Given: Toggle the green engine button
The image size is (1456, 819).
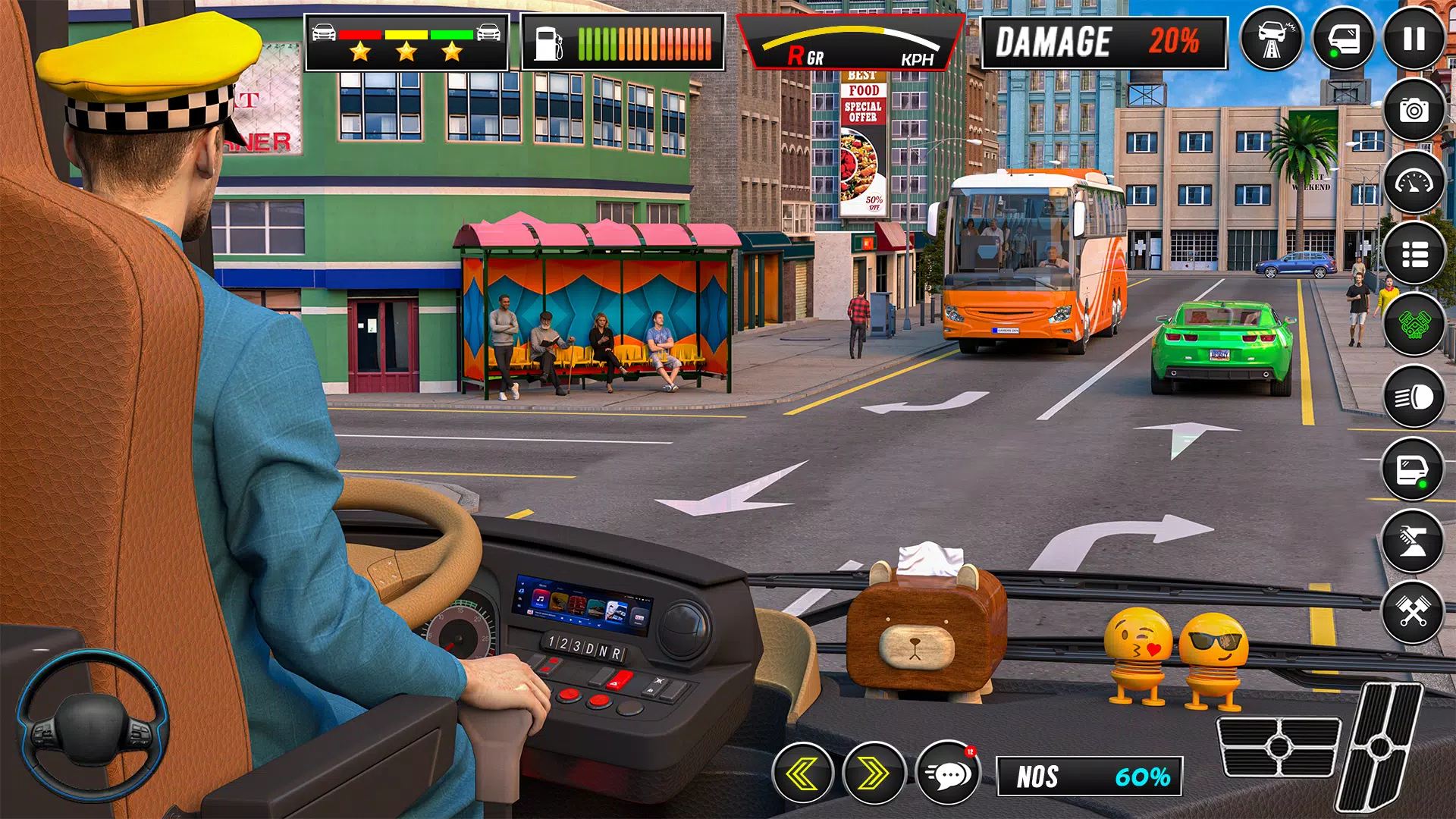Looking at the screenshot, I should (x=1414, y=325).
